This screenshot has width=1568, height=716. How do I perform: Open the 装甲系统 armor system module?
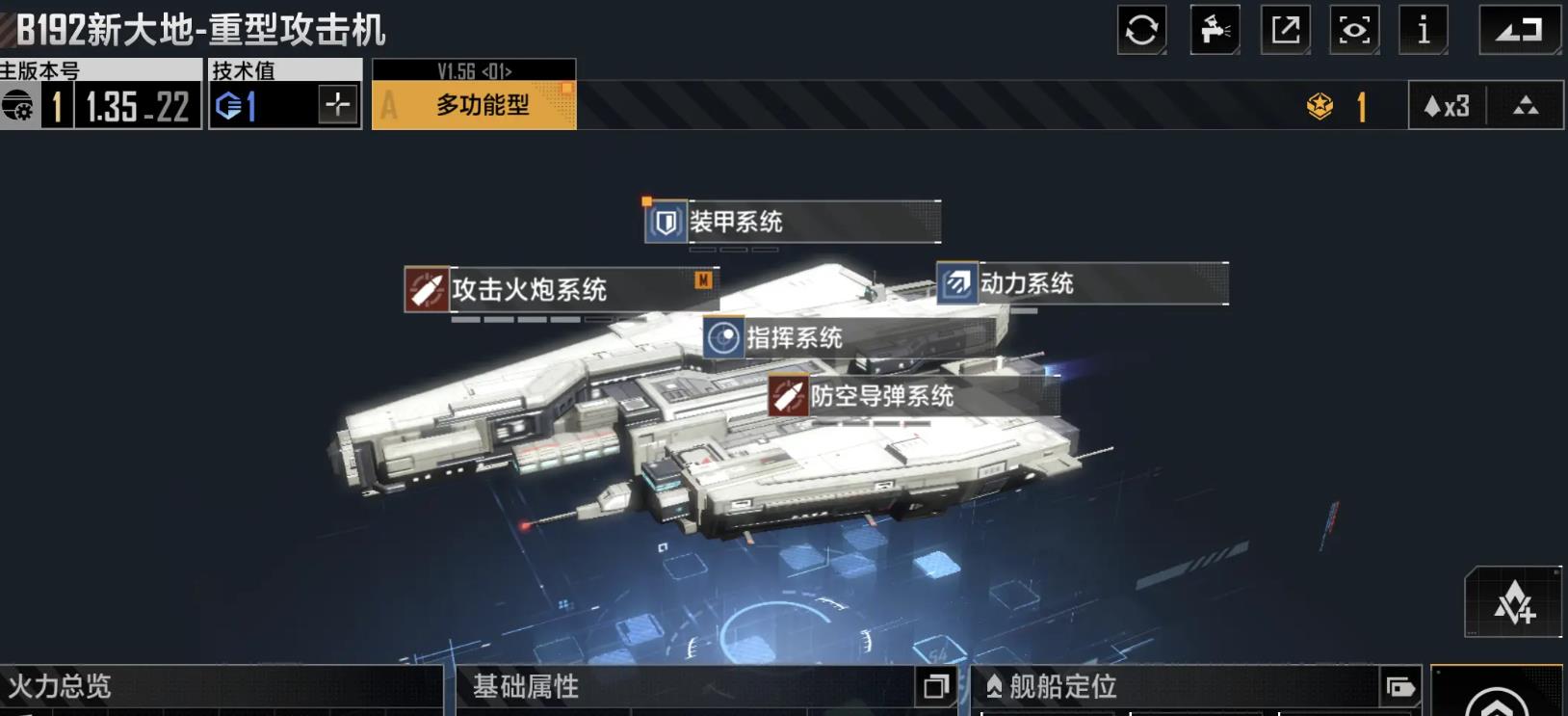point(735,223)
